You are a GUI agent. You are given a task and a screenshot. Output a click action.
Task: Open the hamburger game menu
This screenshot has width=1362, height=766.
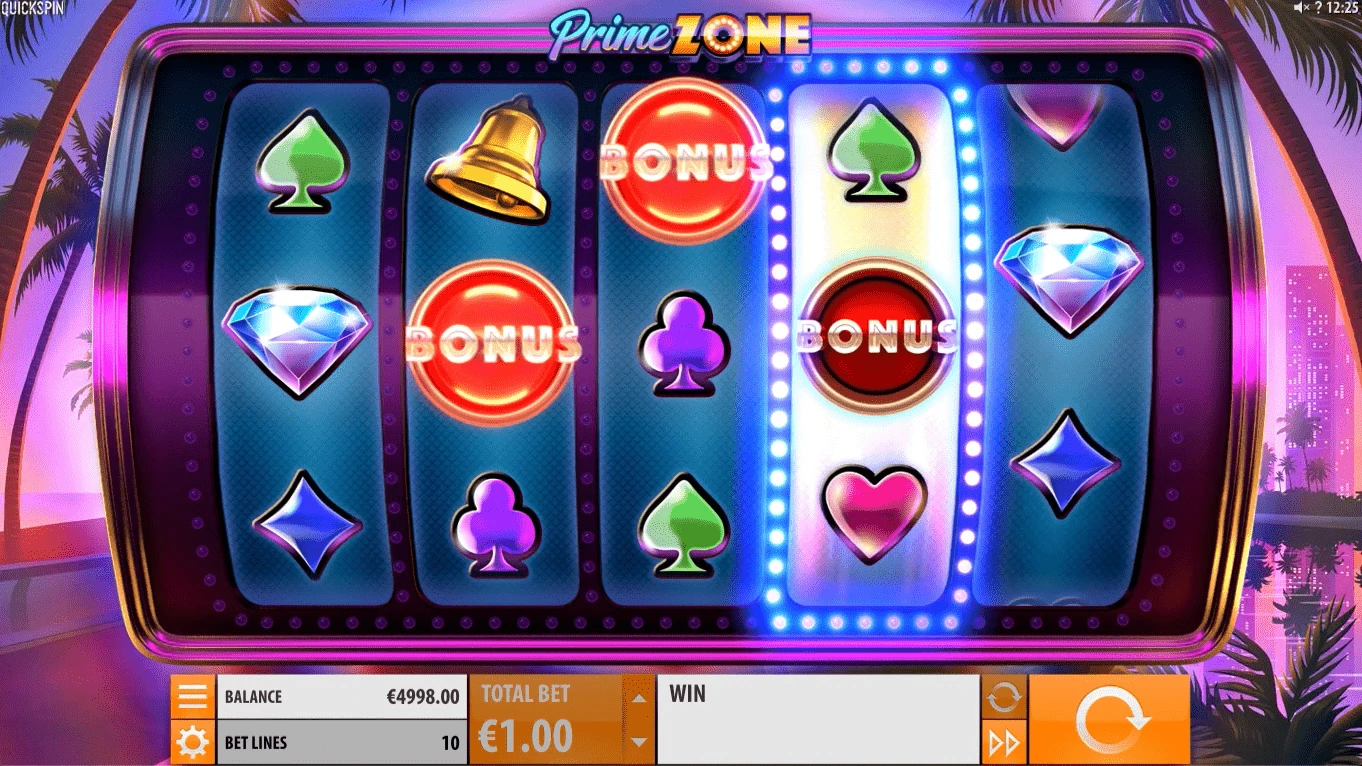point(191,696)
